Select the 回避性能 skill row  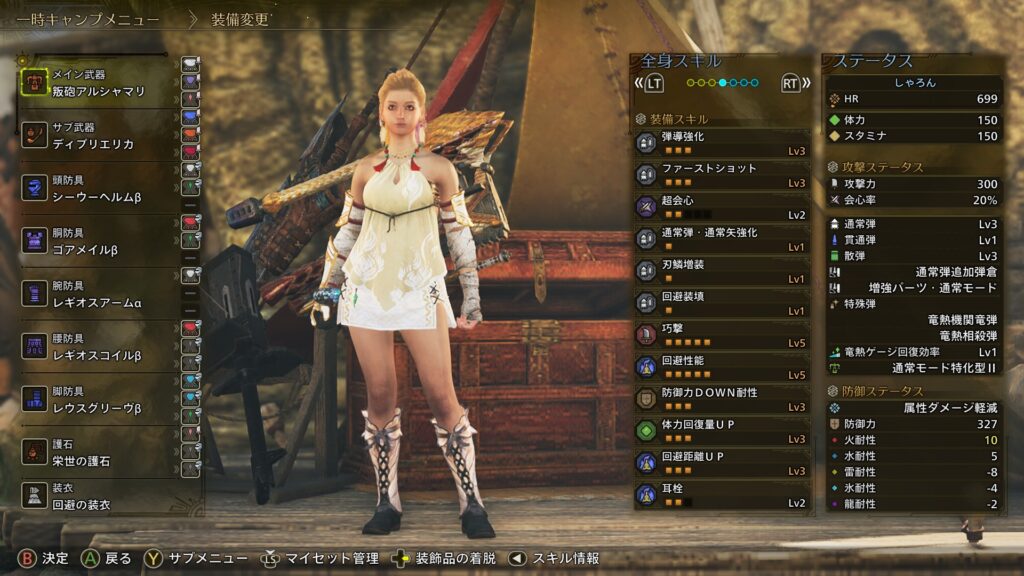pos(722,366)
